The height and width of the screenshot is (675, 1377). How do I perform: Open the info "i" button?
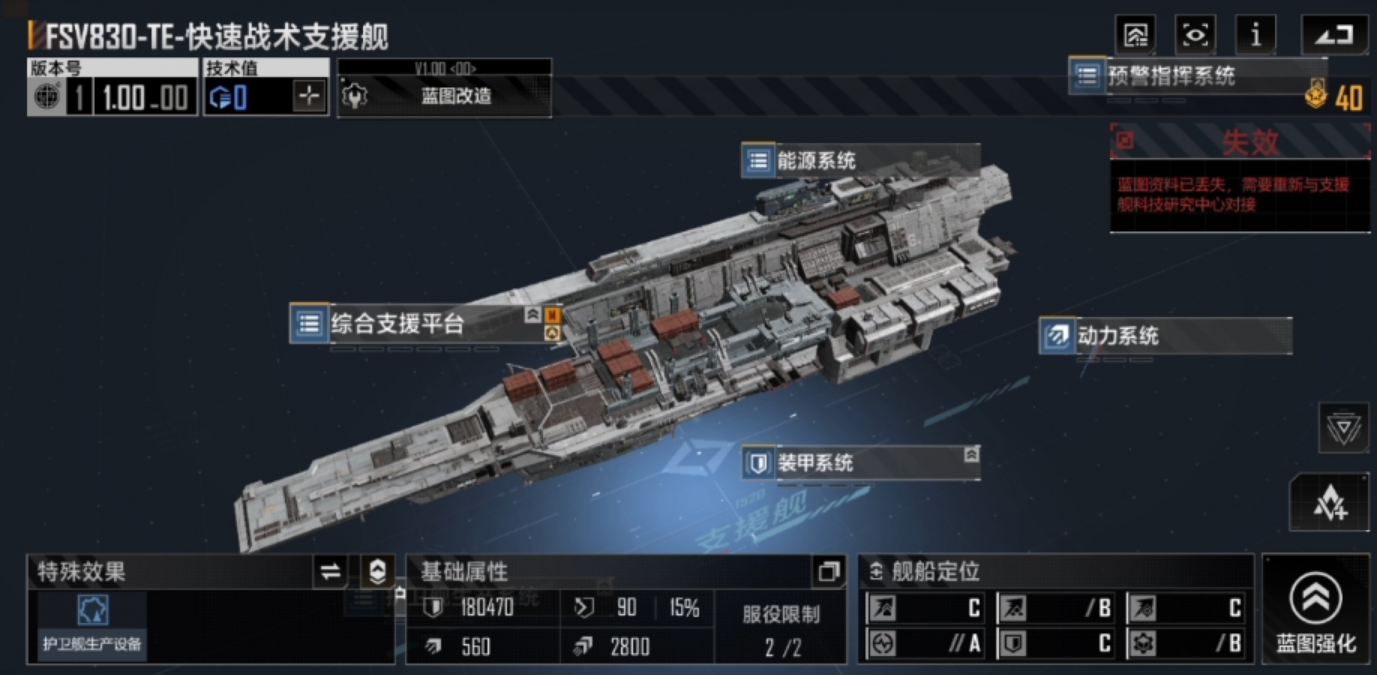coord(1255,36)
